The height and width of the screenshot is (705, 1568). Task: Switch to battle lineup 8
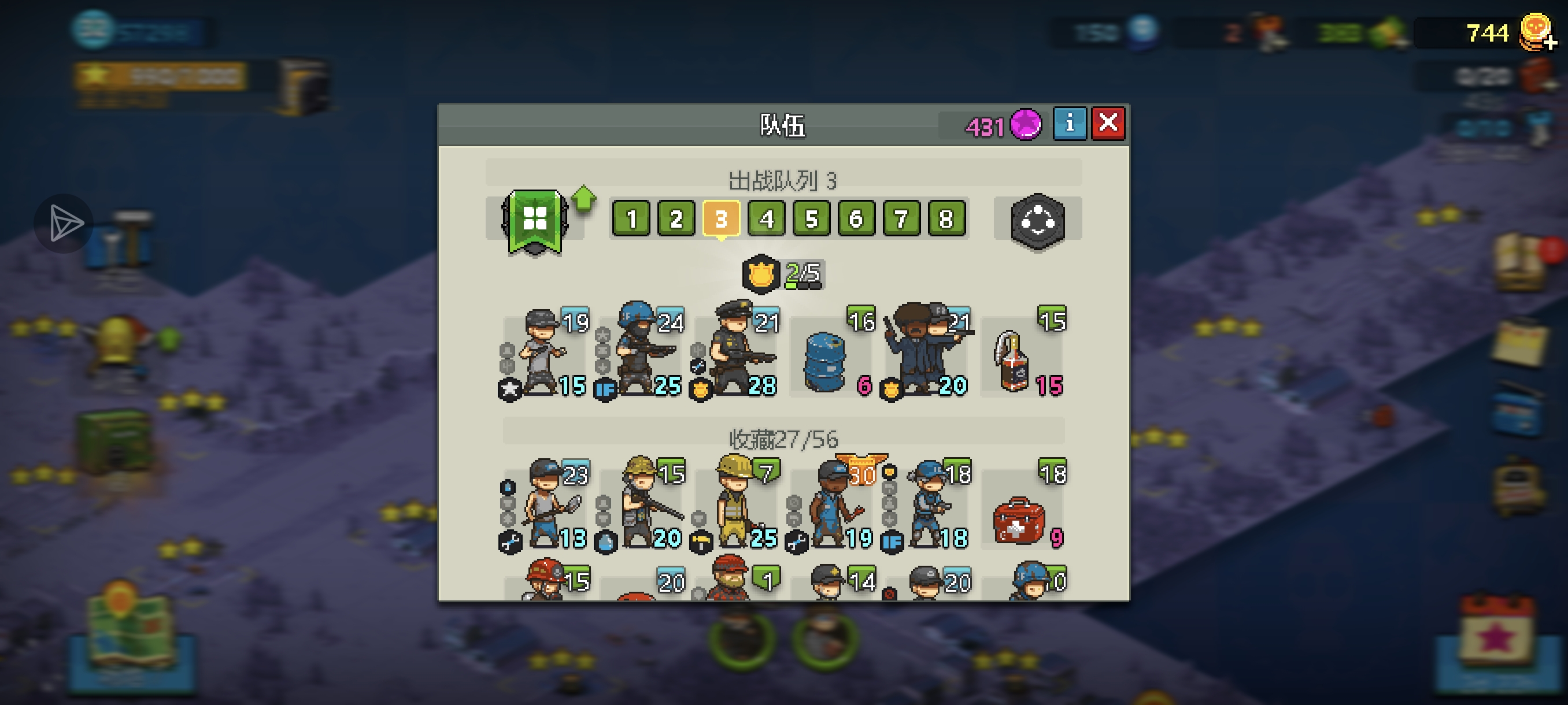946,218
